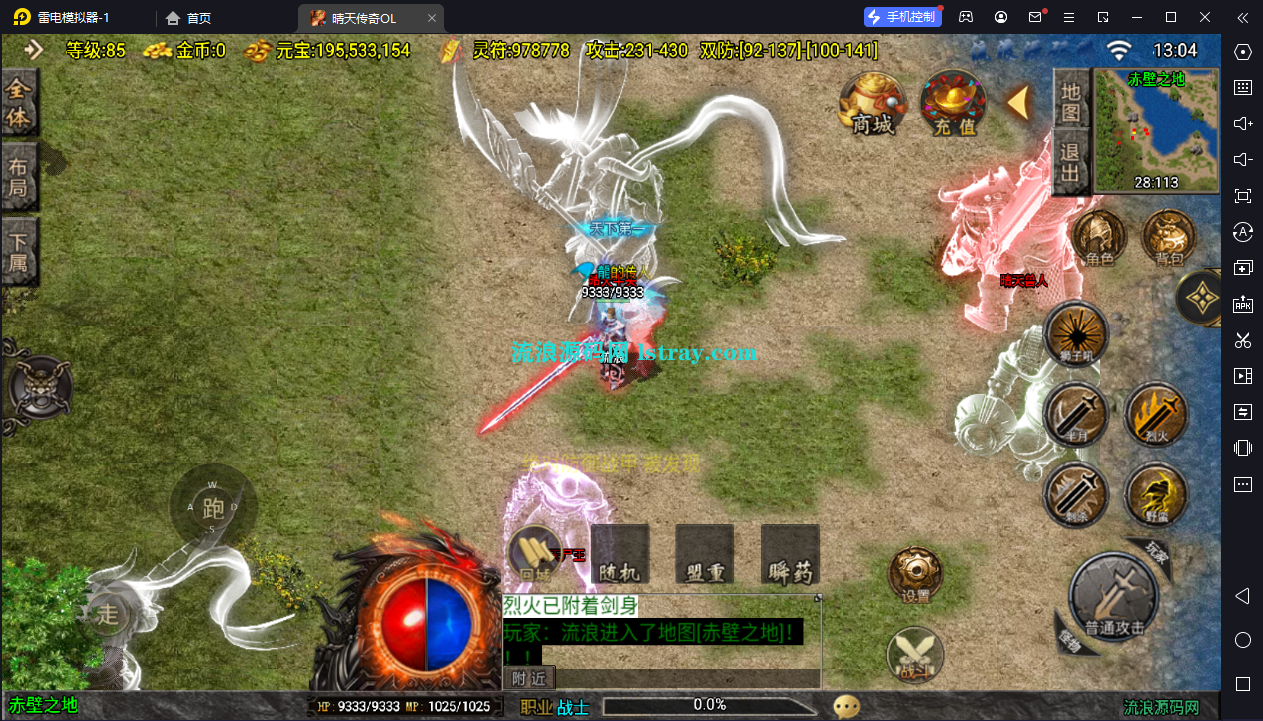Image resolution: width=1263 pixels, height=721 pixels.
Task: Activate the 刺杀 skill
Action: tap(1076, 494)
